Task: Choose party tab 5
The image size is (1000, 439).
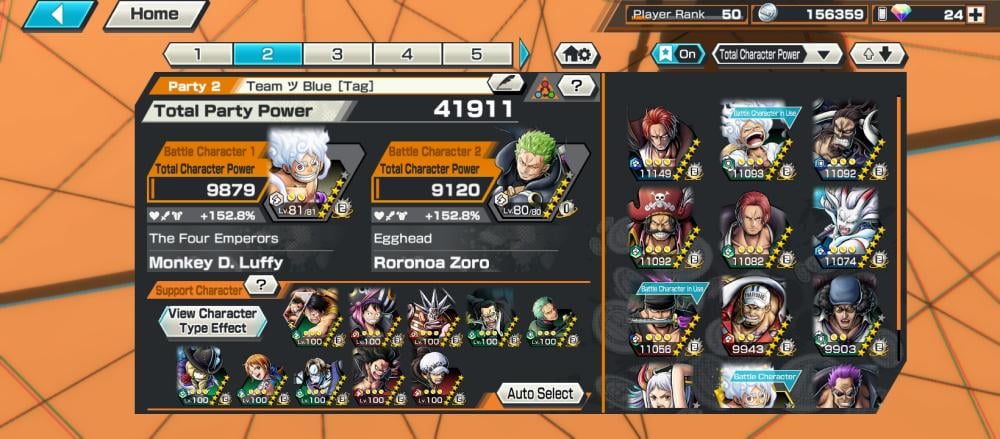Action: (x=477, y=54)
